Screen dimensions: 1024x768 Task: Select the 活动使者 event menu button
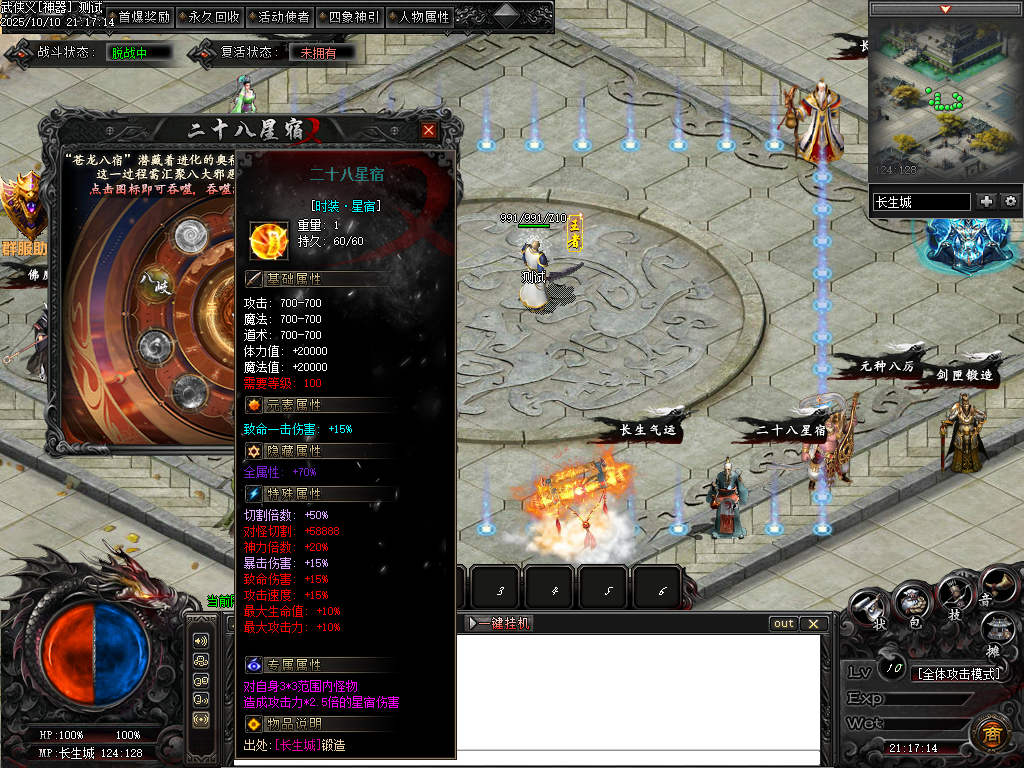(x=277, y=17)
